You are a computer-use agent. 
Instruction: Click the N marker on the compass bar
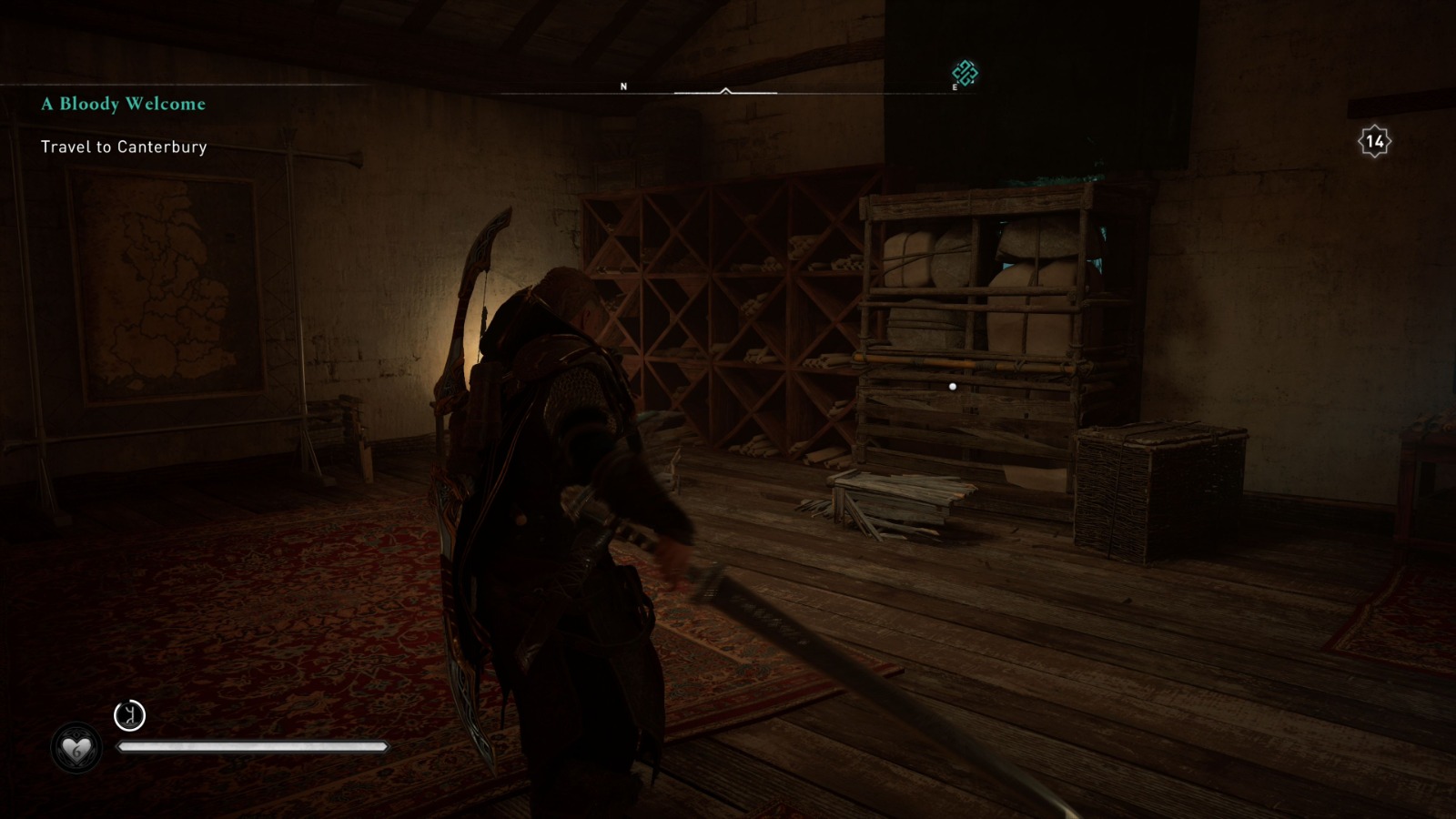tap(623, 85)
